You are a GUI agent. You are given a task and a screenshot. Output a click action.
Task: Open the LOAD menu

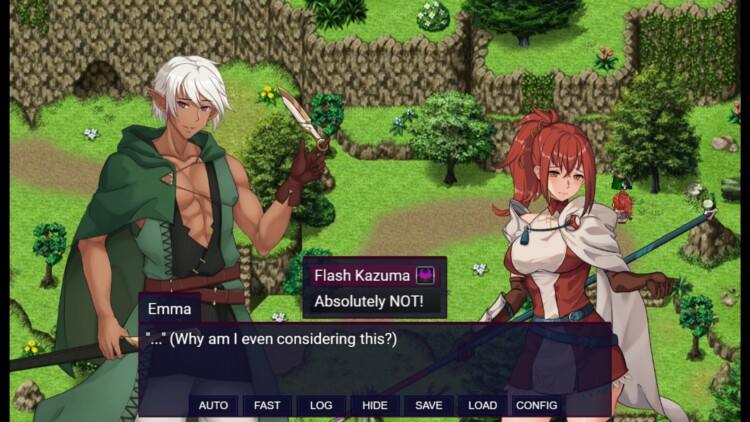pos(482,405)
